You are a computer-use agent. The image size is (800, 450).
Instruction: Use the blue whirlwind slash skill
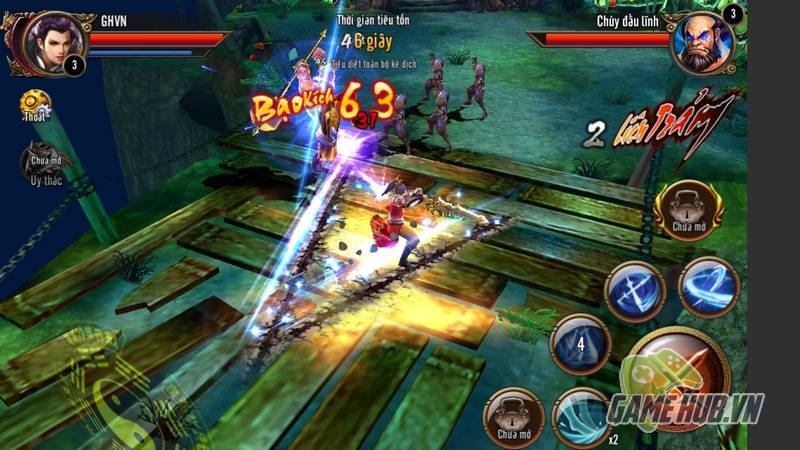point(709,287)
